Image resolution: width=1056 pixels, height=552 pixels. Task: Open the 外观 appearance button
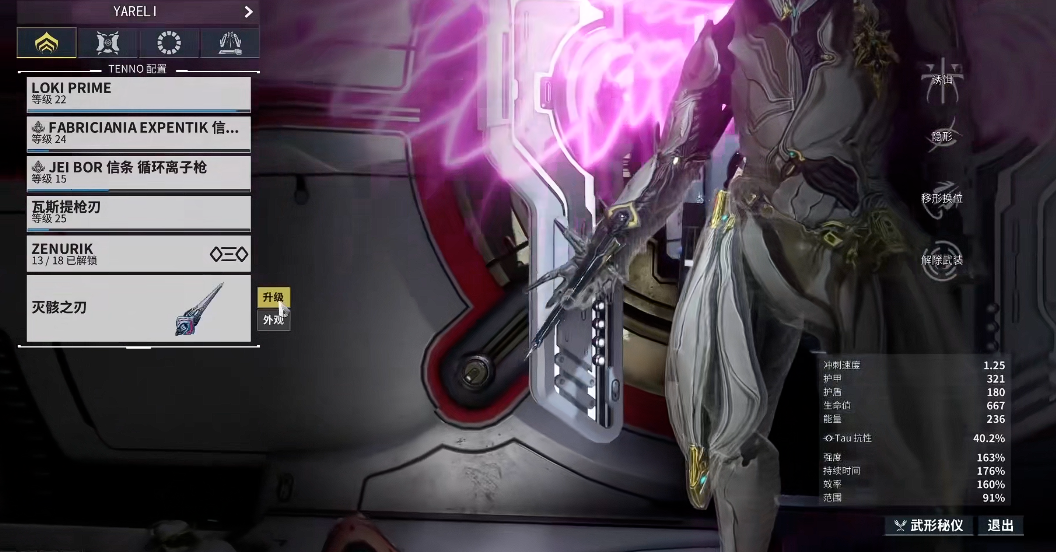[x=273, y=320]
